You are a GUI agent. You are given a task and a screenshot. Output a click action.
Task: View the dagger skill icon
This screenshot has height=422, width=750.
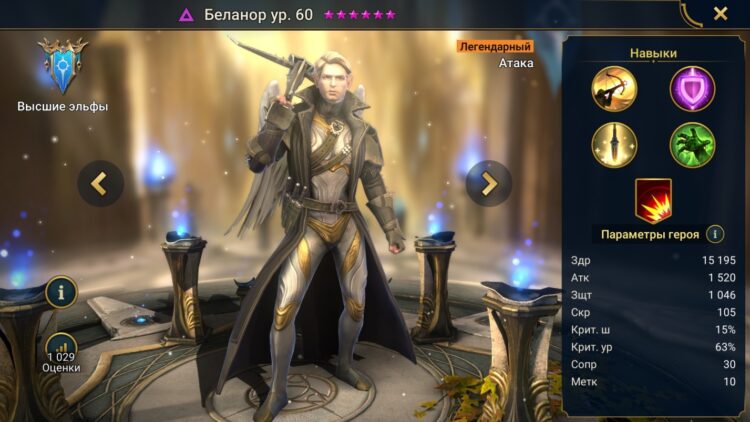coord(614,145)
